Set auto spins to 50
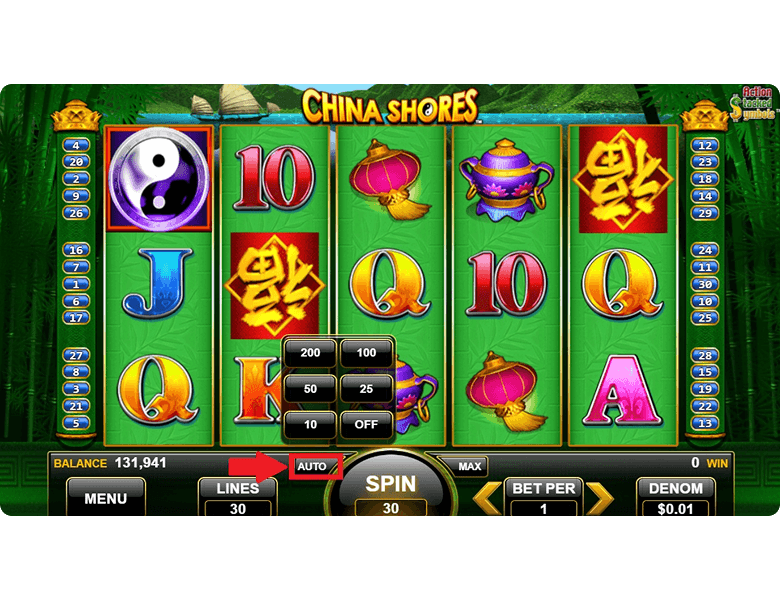Image resolution: width=780 pixels, height=600 pixels. 310,389
